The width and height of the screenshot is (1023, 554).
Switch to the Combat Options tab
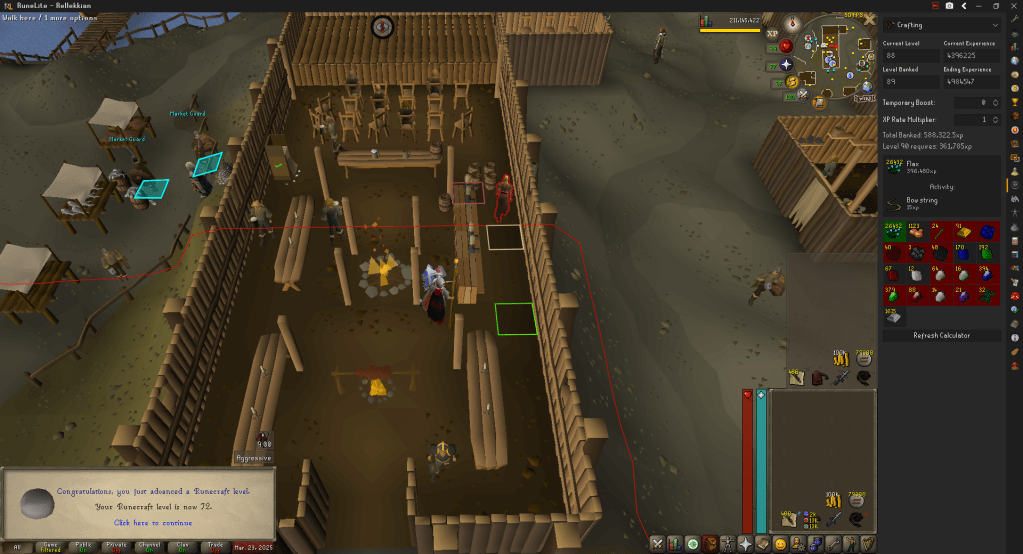click(657, 544)
